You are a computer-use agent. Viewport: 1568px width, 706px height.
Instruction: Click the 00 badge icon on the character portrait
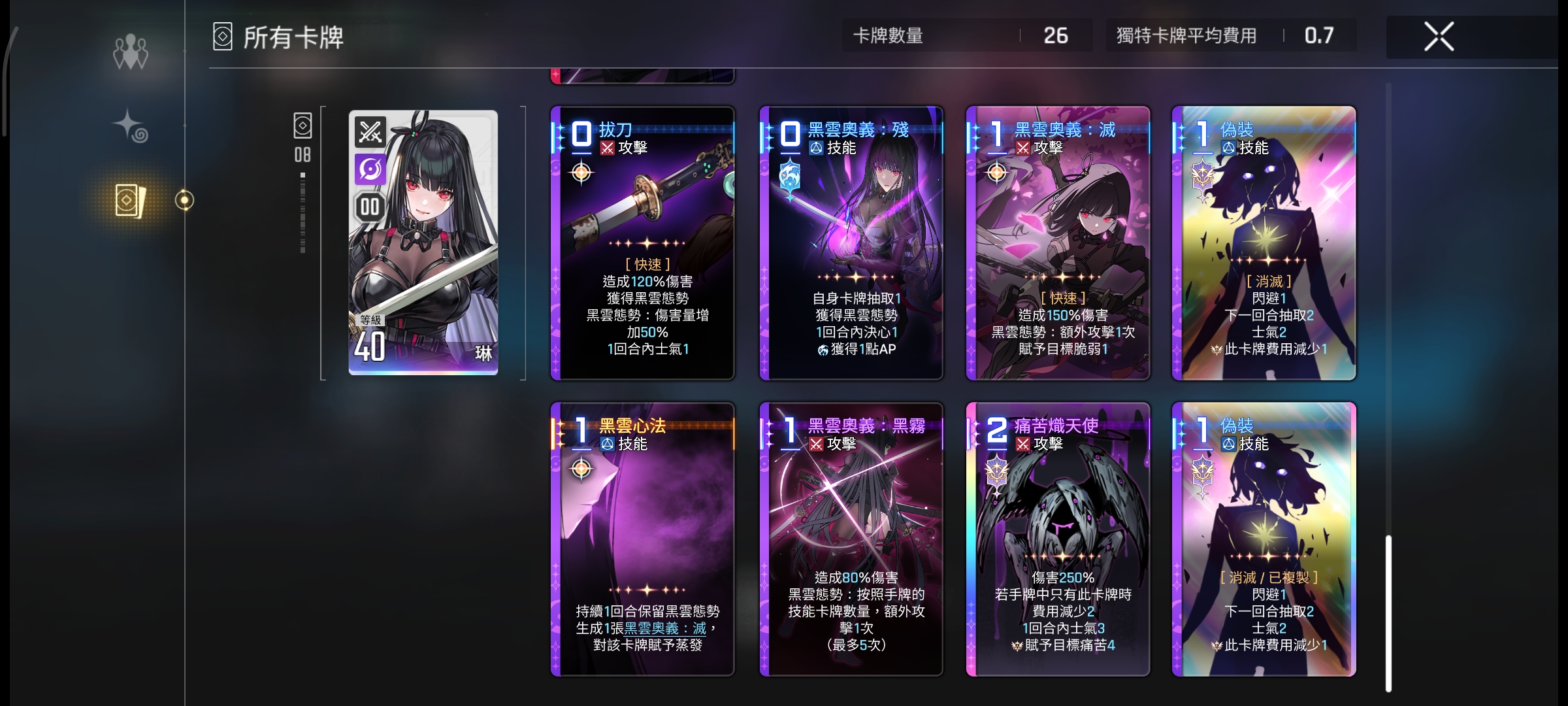point(369,207)
